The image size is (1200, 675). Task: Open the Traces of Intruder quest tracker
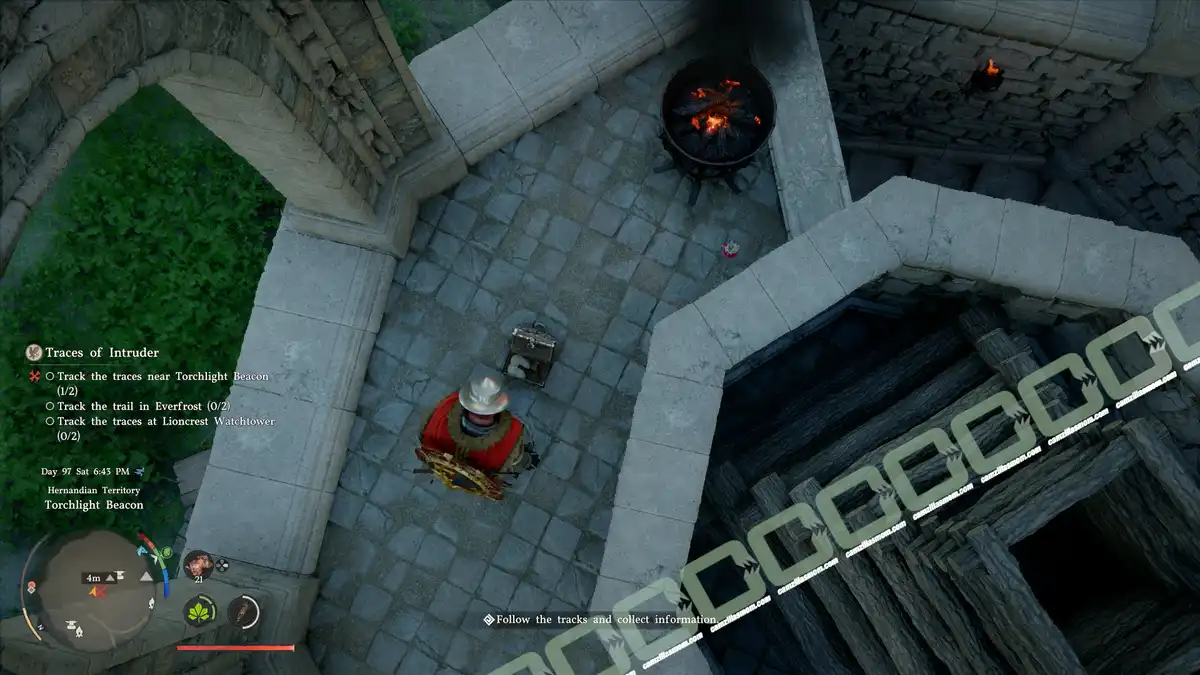101,353
